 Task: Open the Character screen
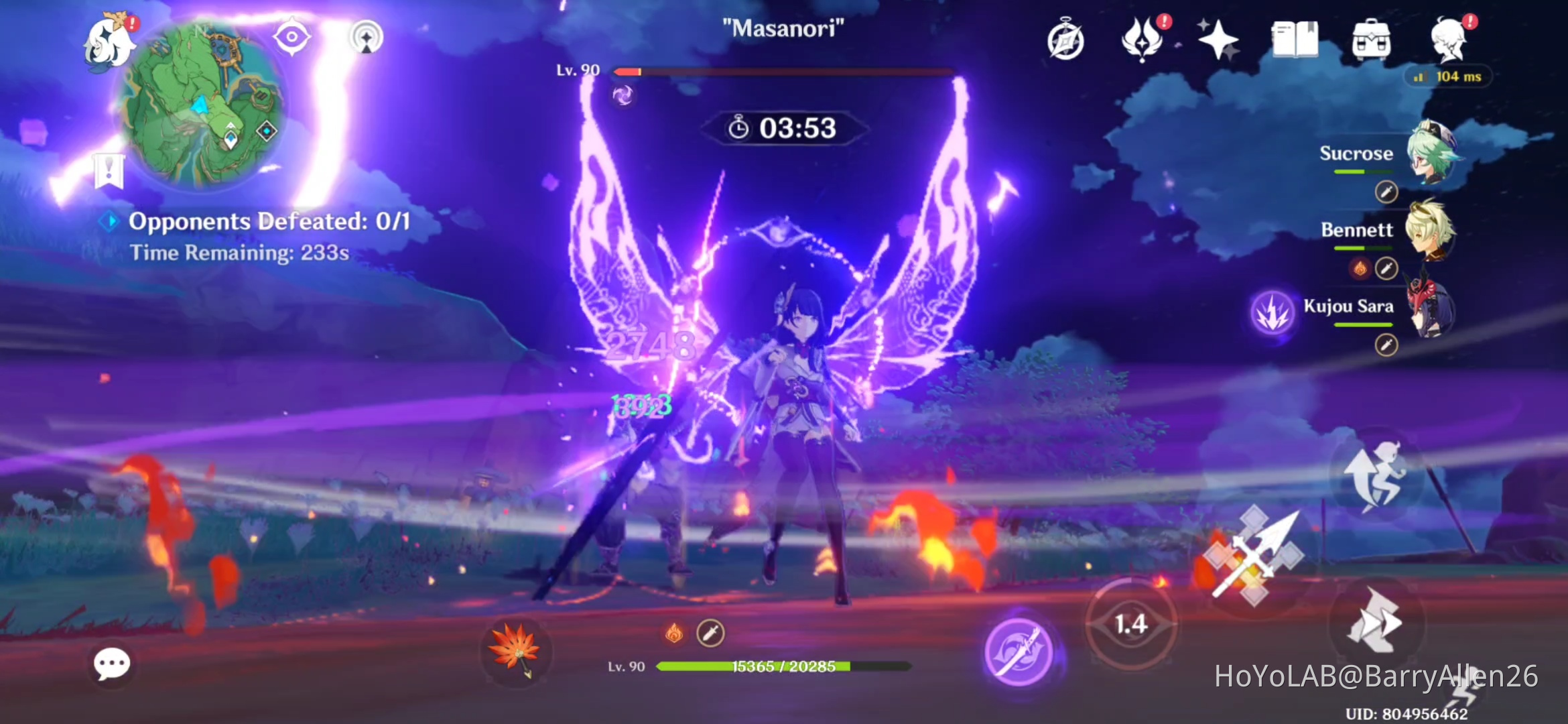coord(1447,40)
